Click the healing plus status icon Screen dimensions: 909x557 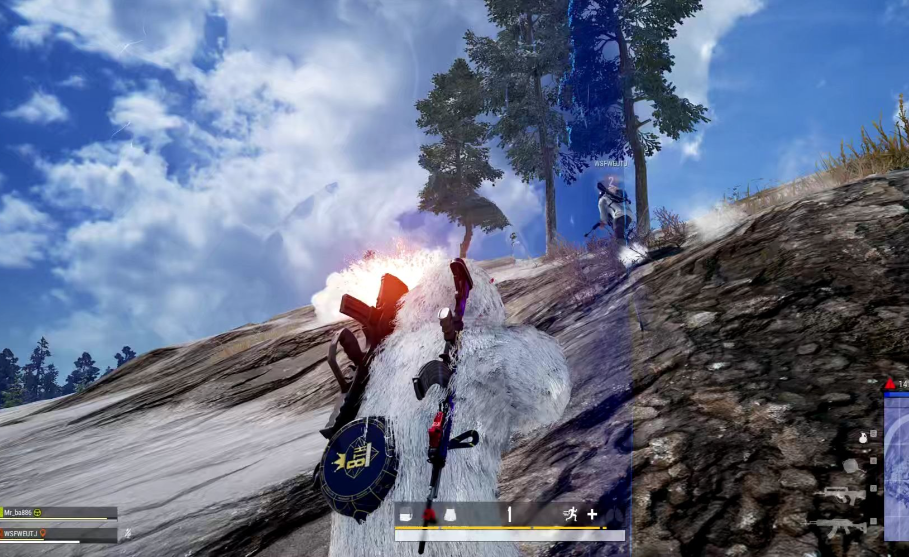pos(592,515)
